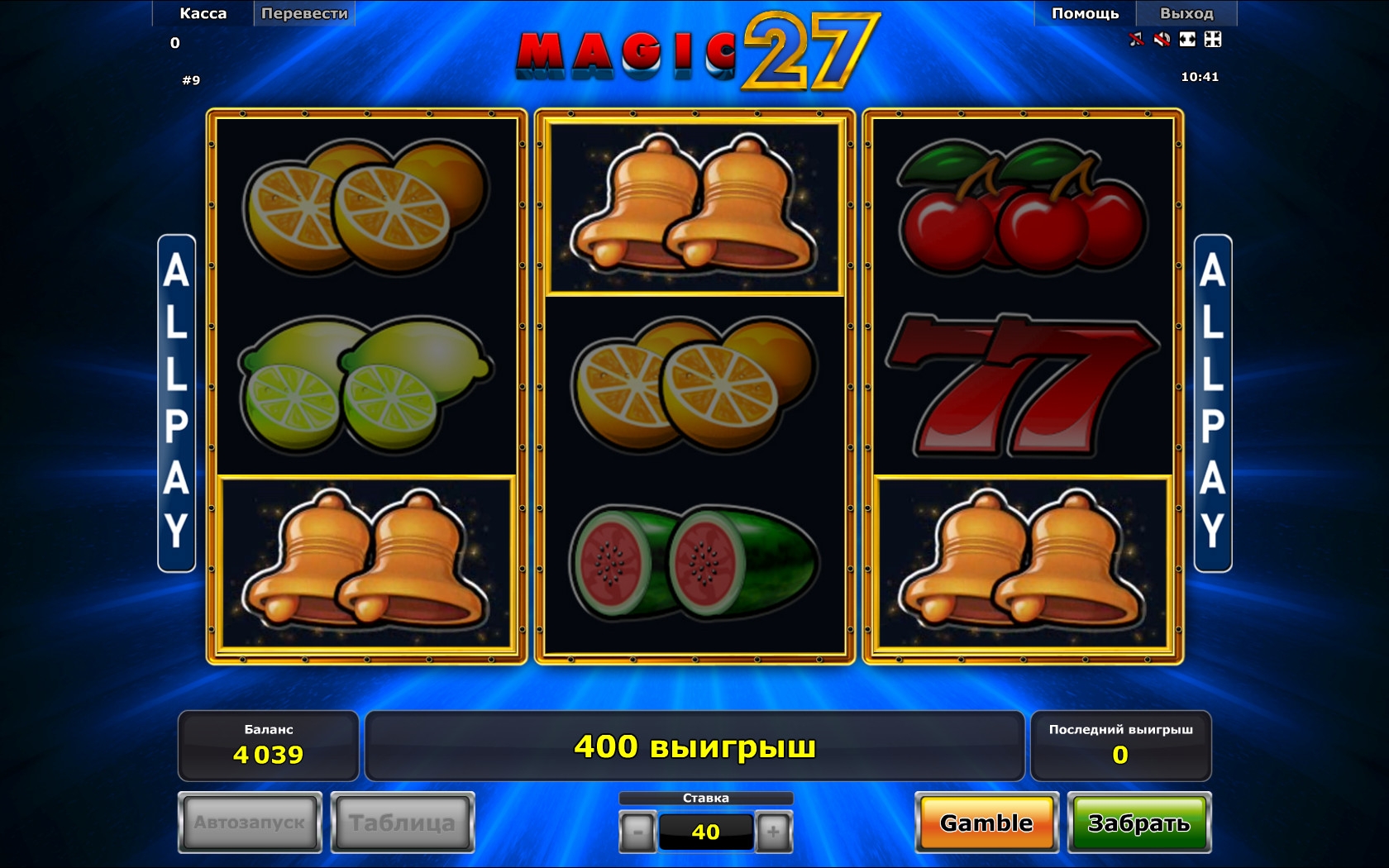Exit the game via Выход
This screenshot has width=1389, height=868.
(x=1186, y=13)
